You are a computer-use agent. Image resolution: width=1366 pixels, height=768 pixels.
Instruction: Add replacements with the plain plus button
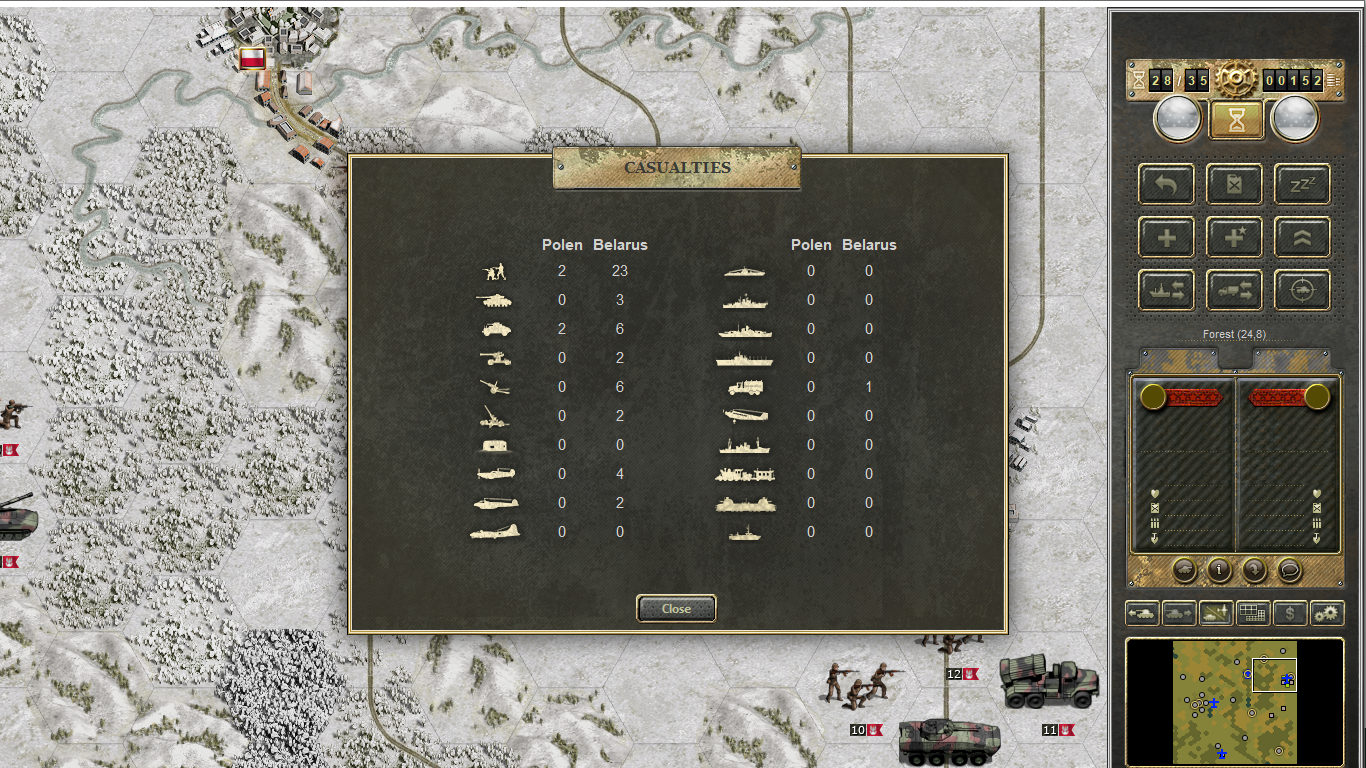(x=1166, y=237)
